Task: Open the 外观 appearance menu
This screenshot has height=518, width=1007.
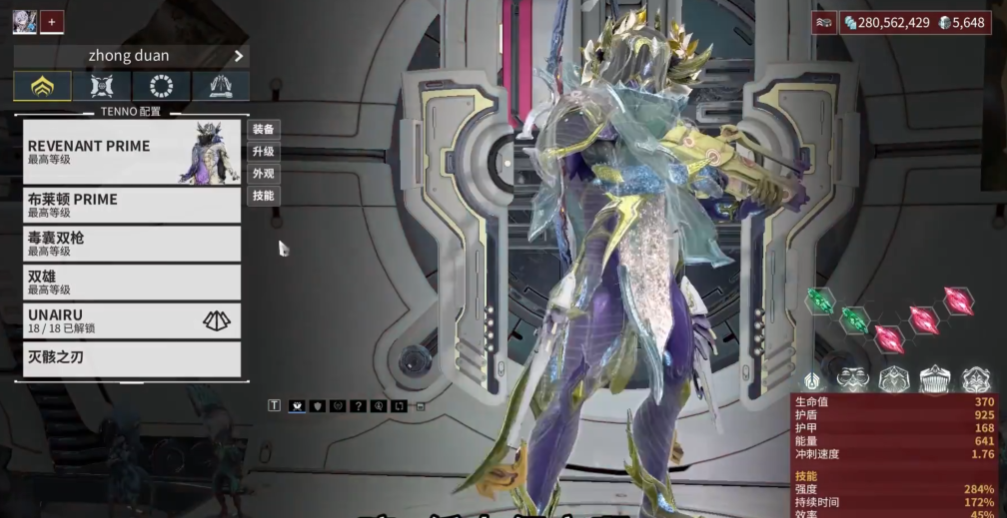Action: pos(263,173)
